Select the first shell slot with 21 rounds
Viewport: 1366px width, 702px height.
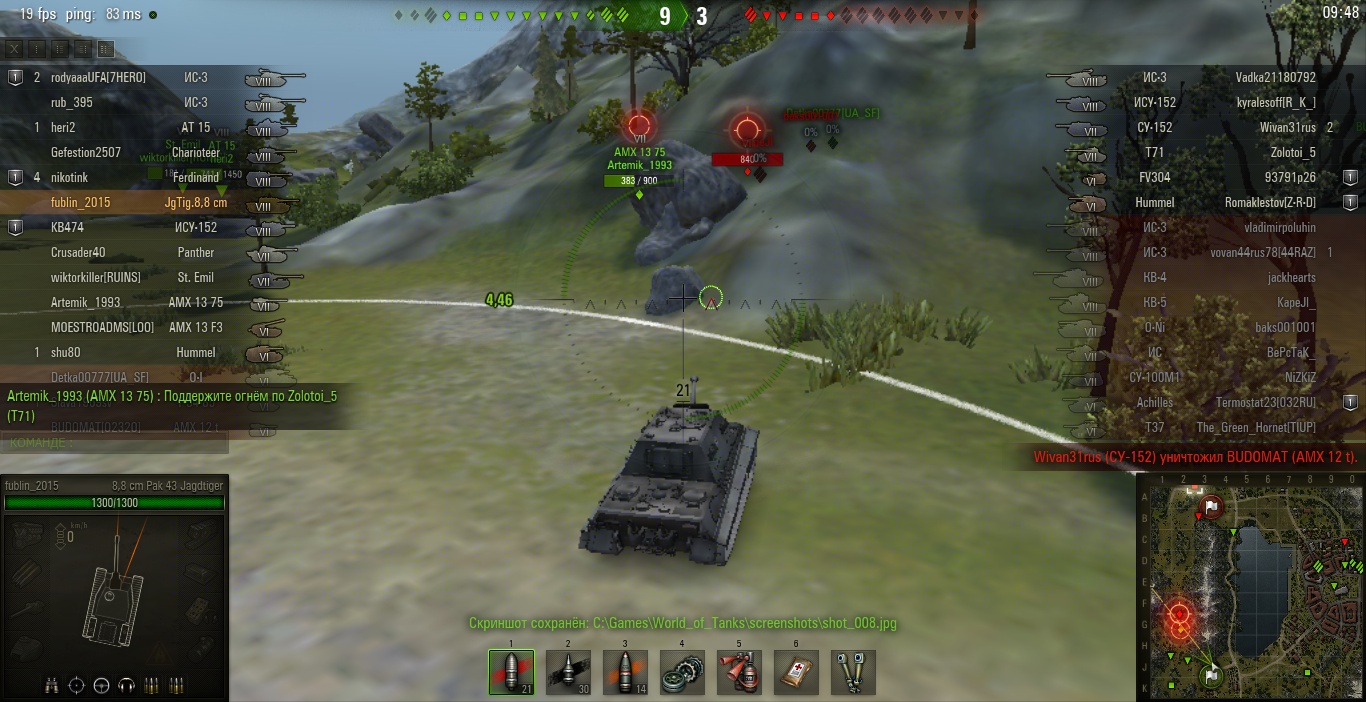[511, 672]
